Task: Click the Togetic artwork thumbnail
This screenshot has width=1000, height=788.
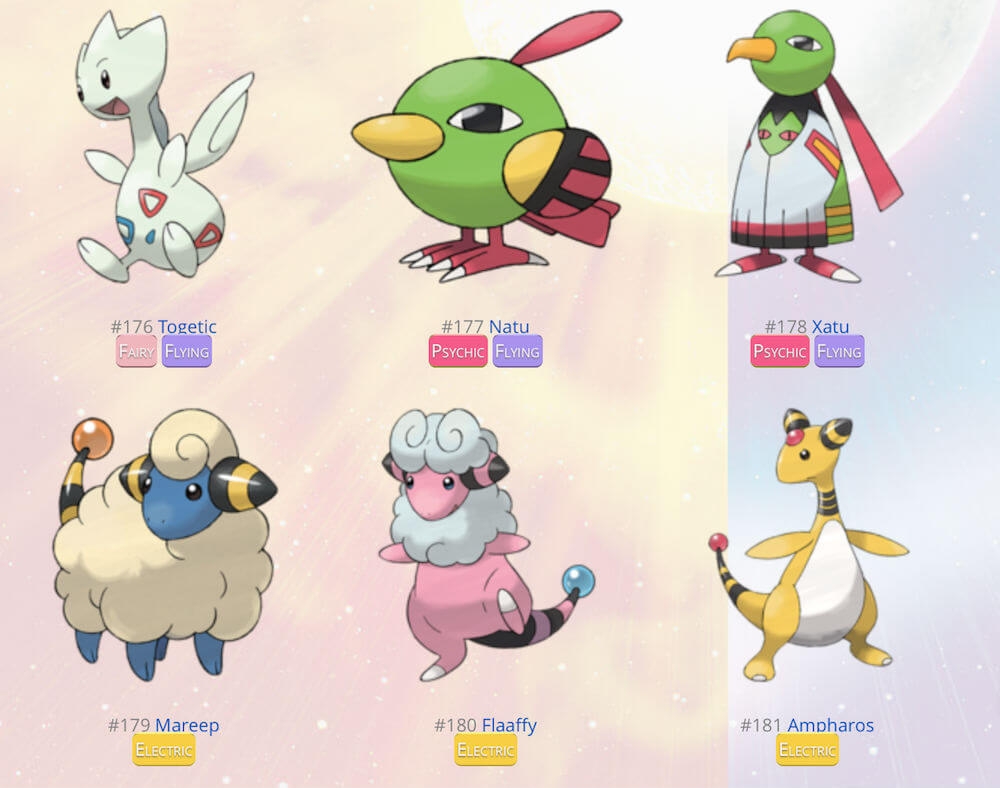Action: [x=162, y=150]
